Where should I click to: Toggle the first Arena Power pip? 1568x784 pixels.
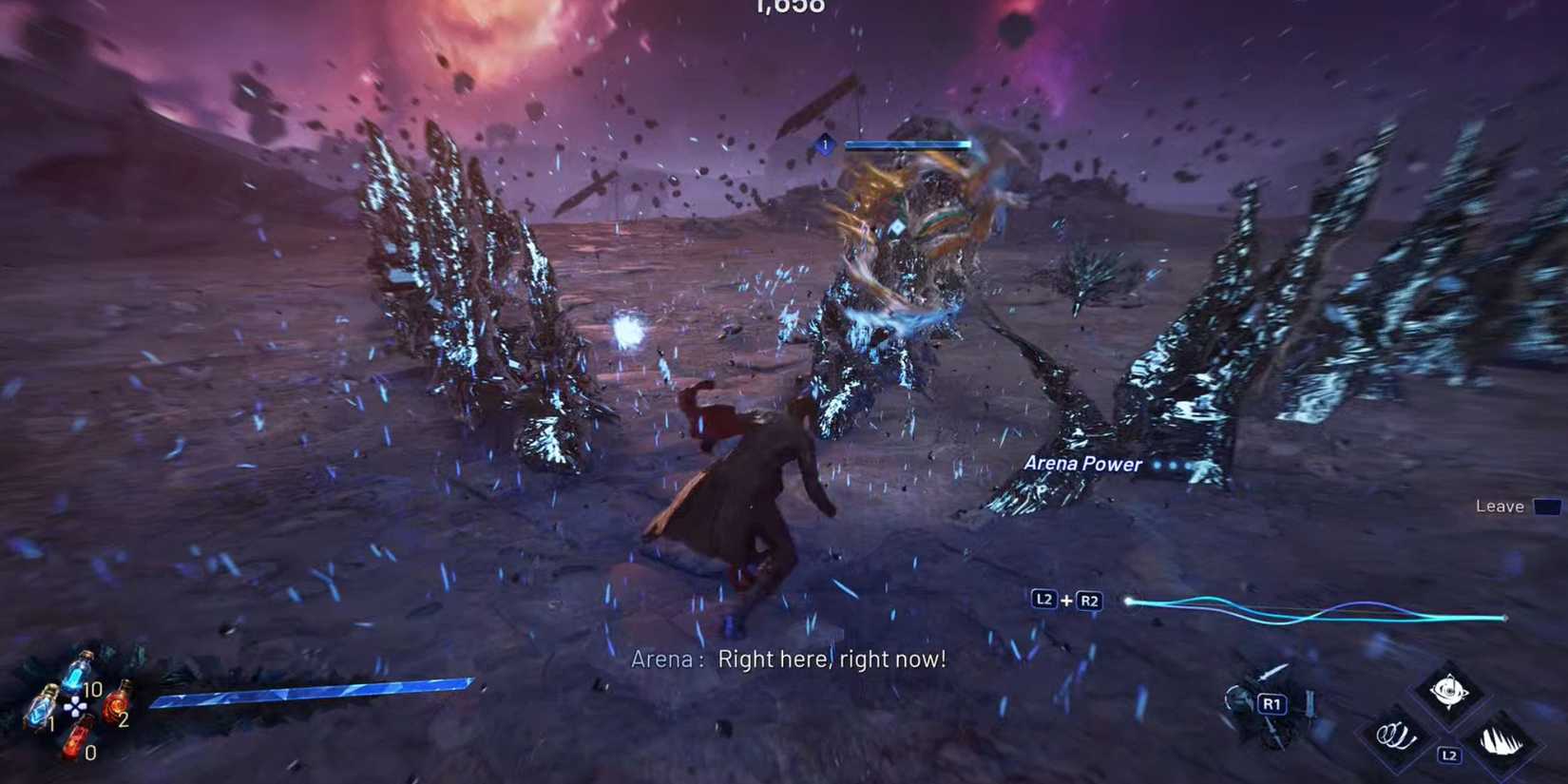point(1157,465)
